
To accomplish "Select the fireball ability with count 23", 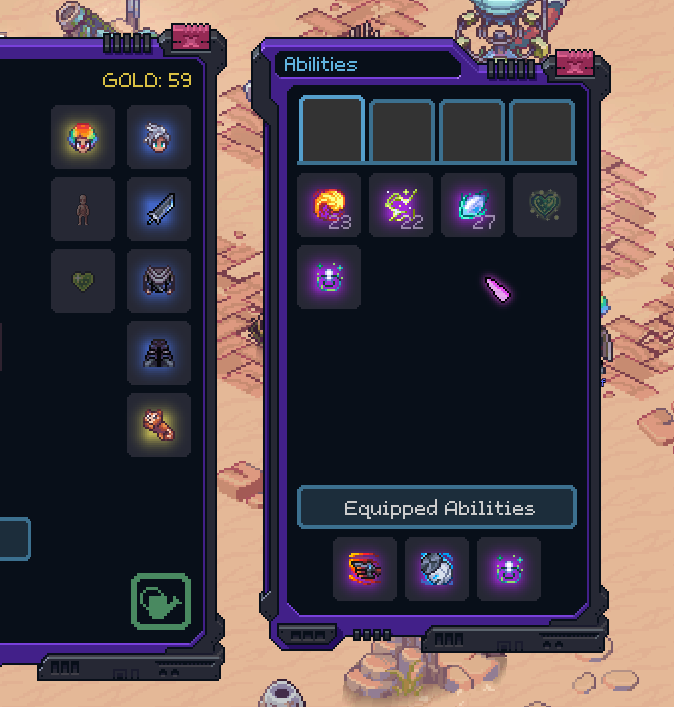I will coord(329,205).
